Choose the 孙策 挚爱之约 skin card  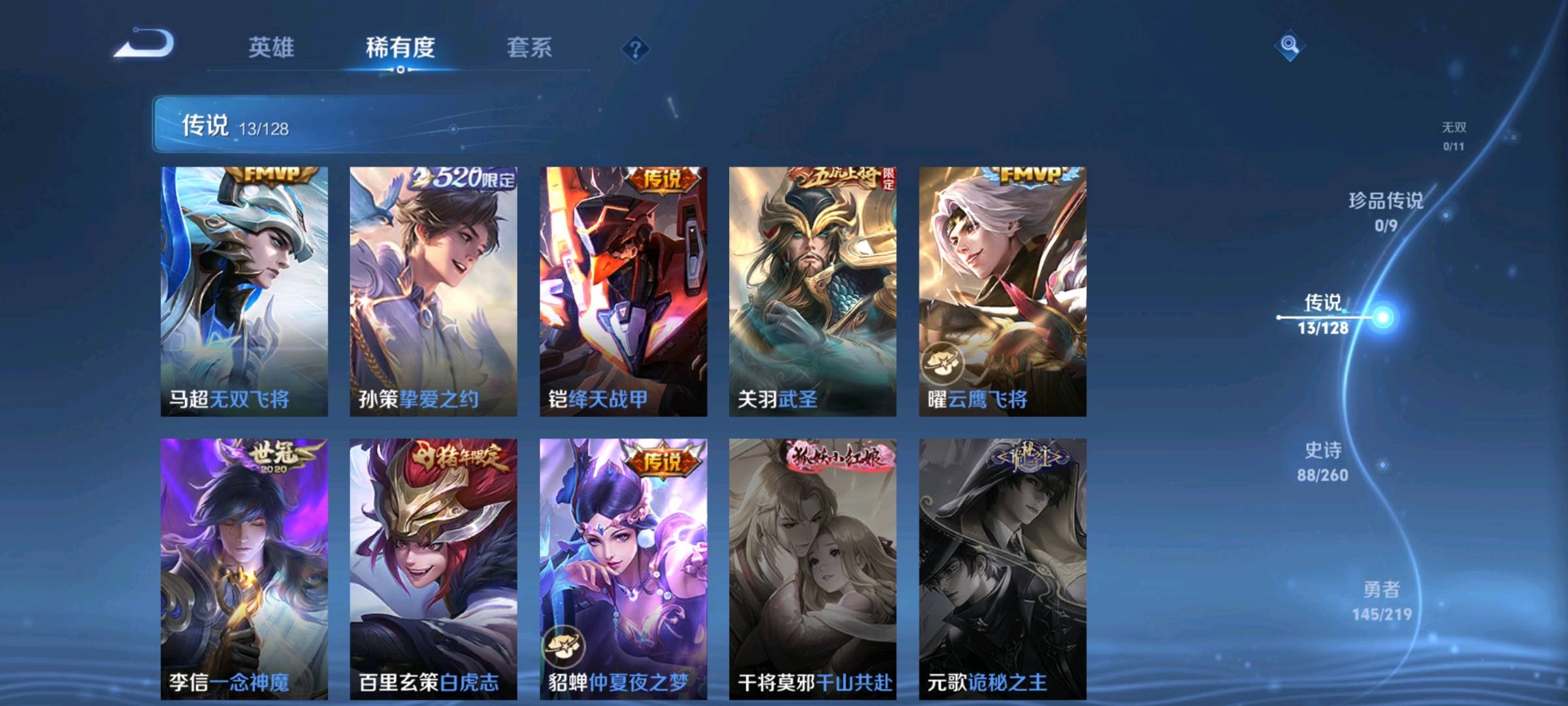pos(433,291)
